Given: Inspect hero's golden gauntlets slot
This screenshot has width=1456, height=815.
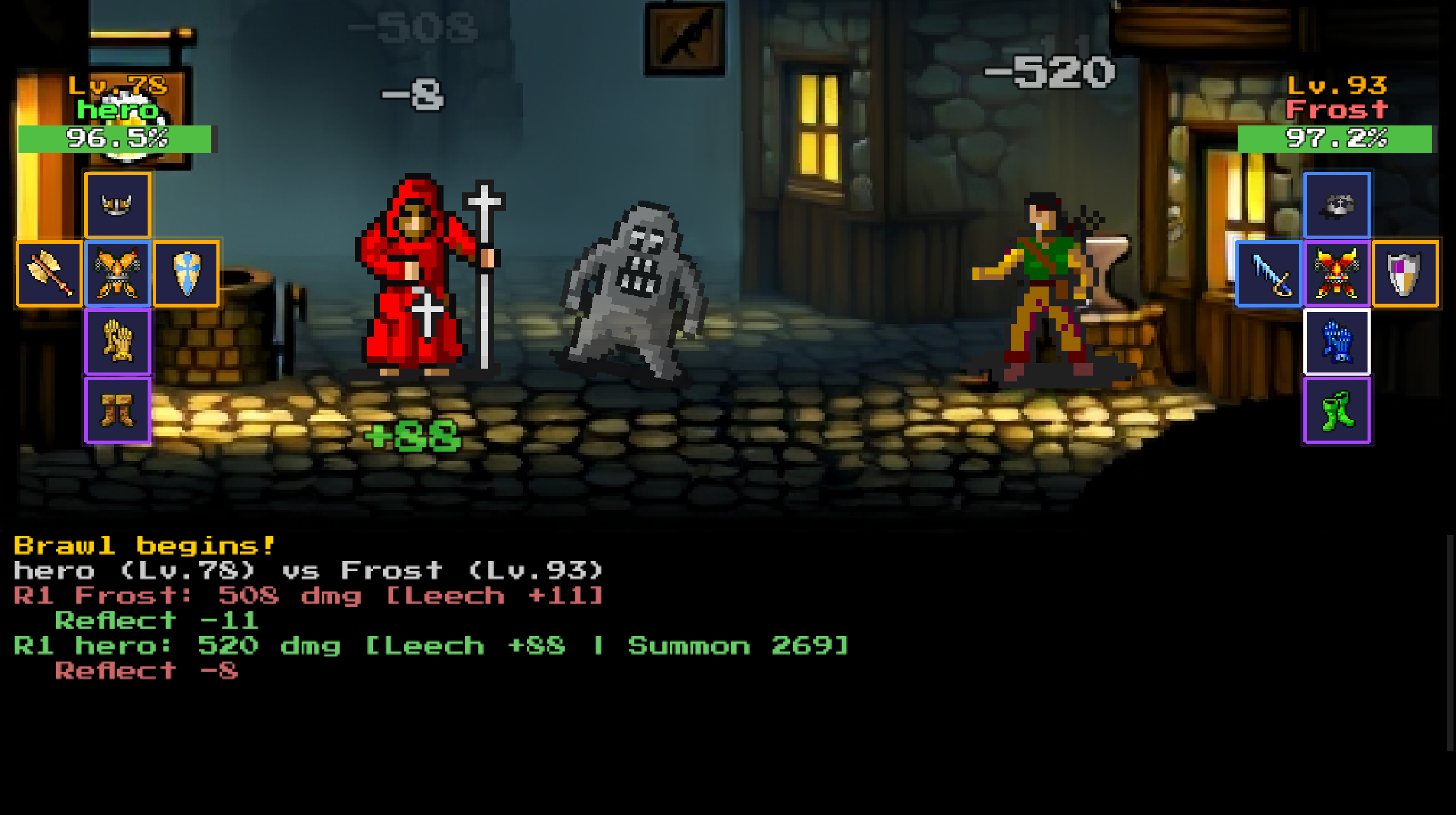Looking at the screenshot, I should pyautogui.click(x=118, y=342).
